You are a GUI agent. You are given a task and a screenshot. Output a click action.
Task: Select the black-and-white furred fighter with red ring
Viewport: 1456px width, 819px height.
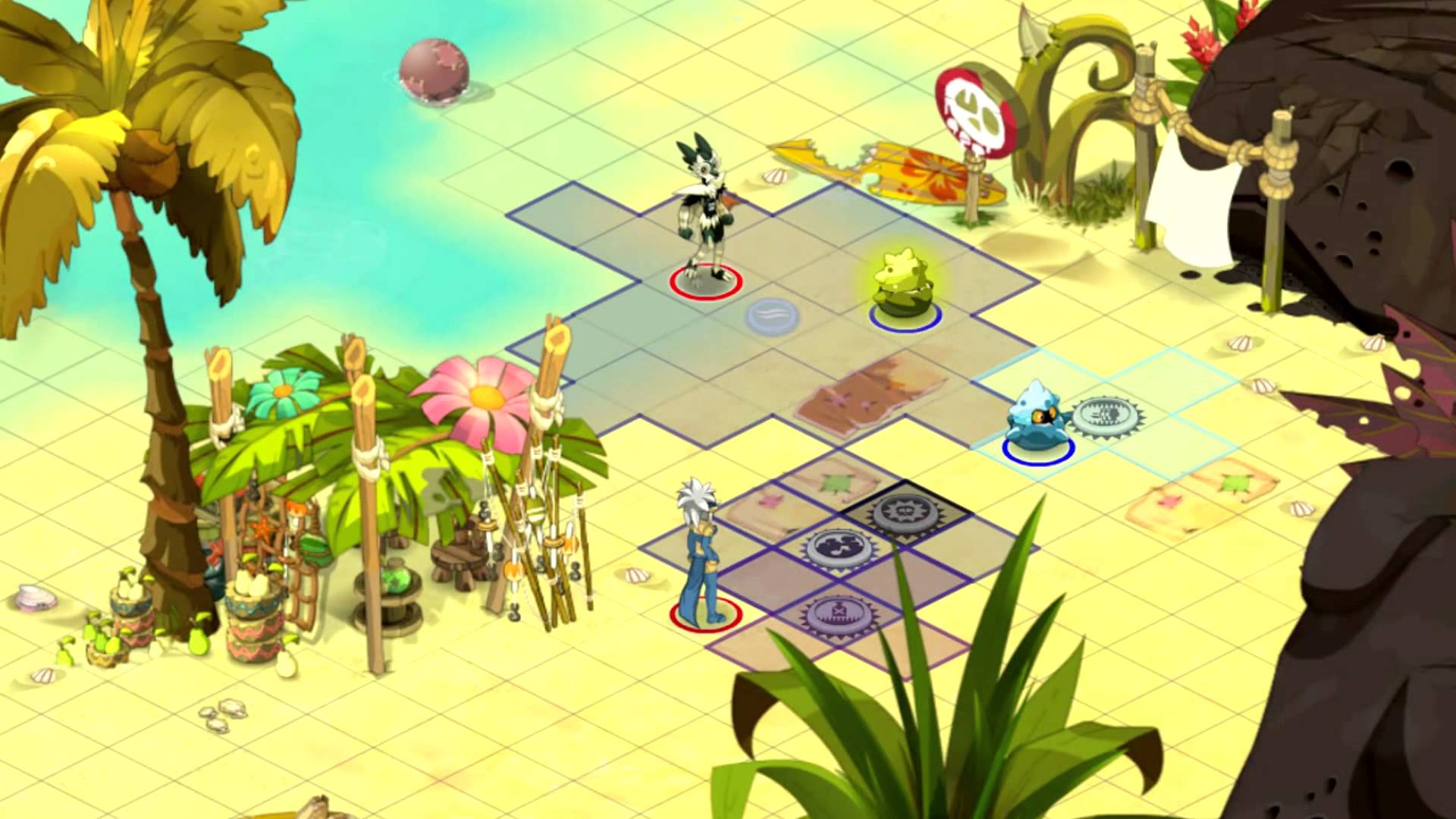pos(704,220)
